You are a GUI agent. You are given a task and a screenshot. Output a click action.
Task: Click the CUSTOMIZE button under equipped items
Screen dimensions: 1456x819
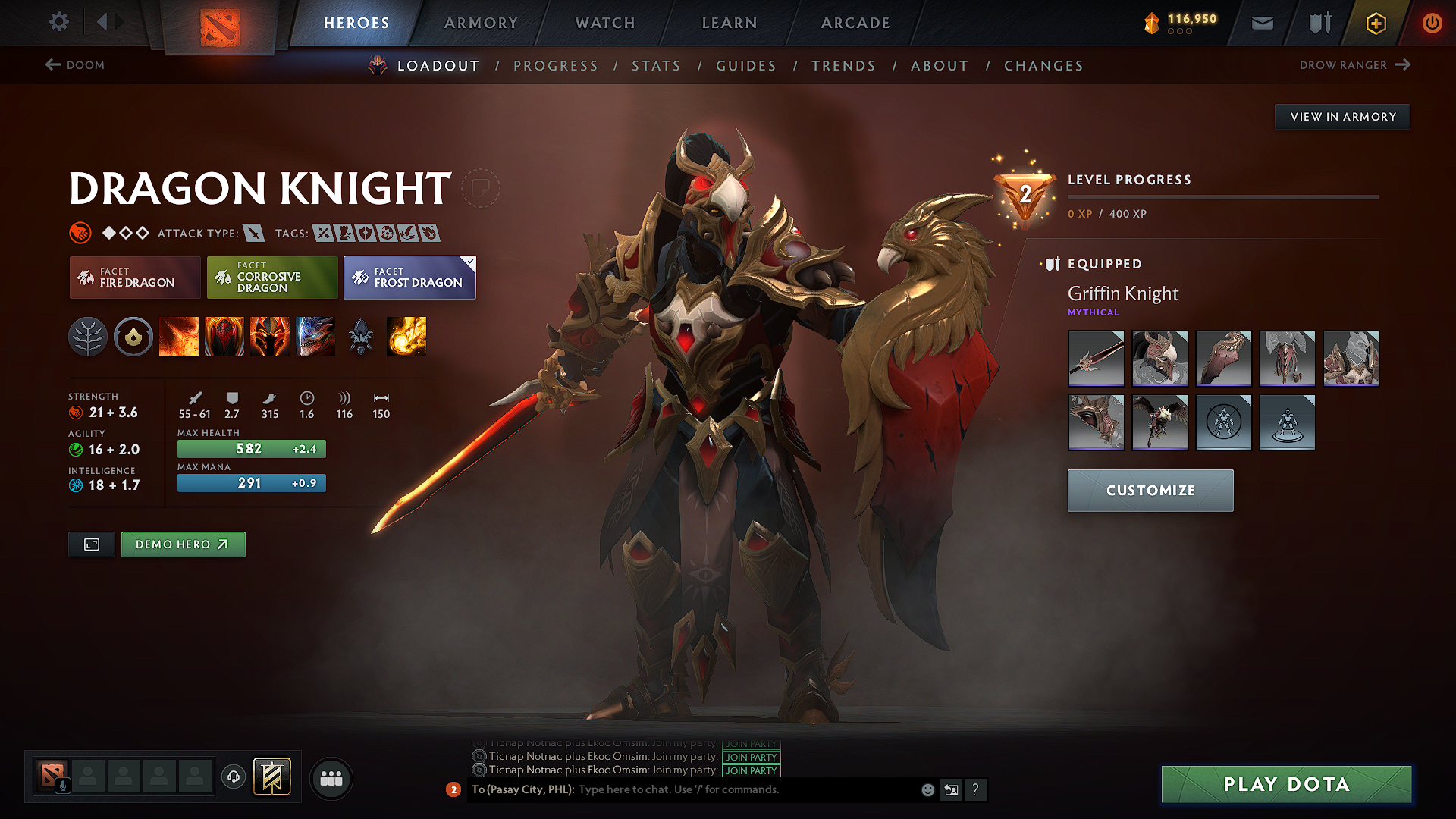click(1150, 490)
